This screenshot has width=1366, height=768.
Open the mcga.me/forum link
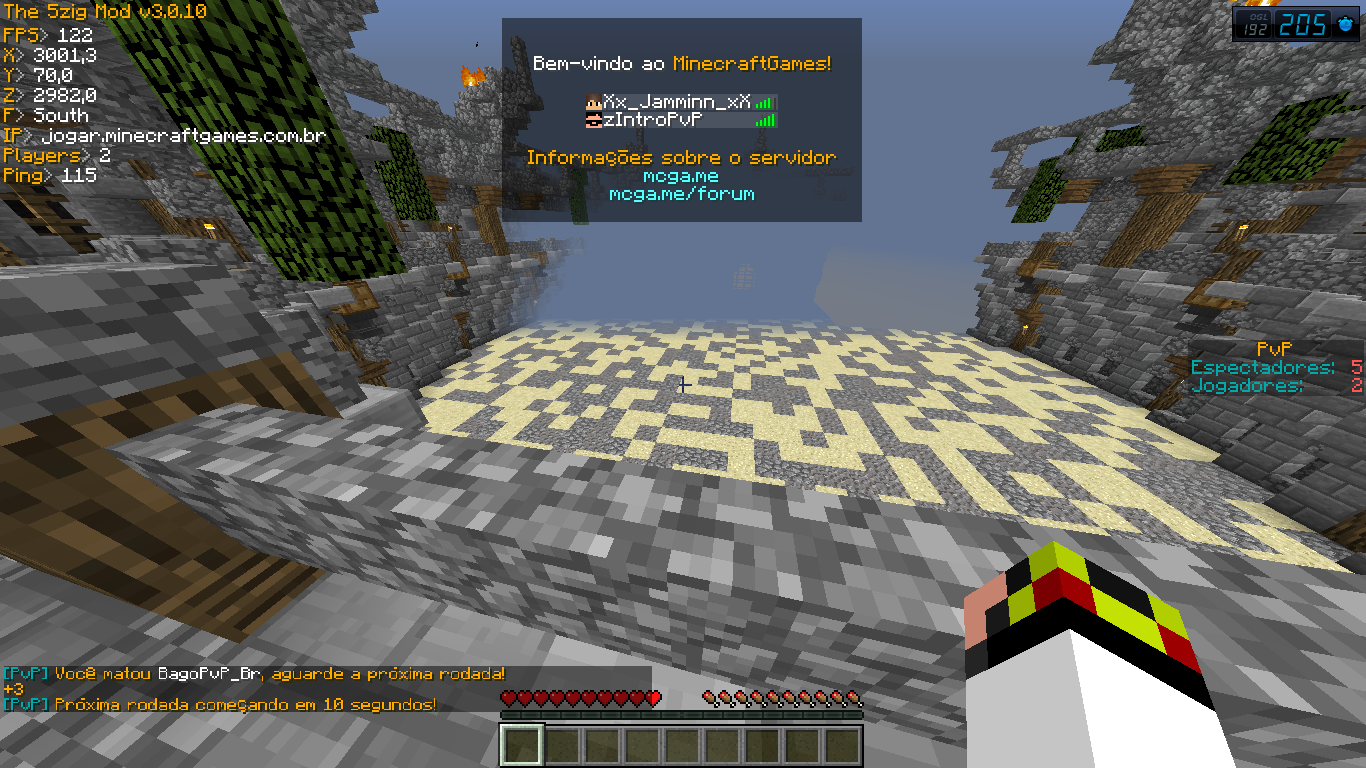[x=681, y=194]
